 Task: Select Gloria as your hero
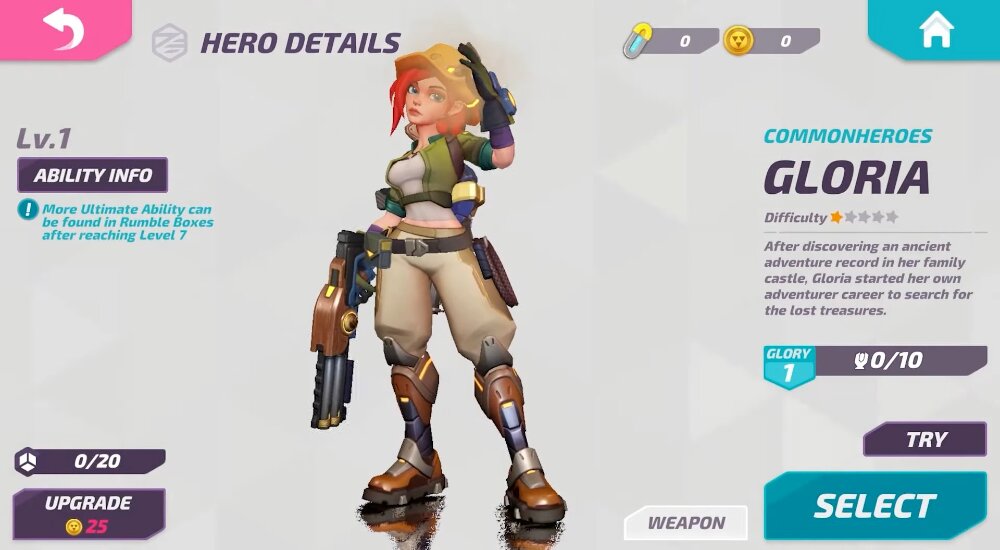(874, 506)
